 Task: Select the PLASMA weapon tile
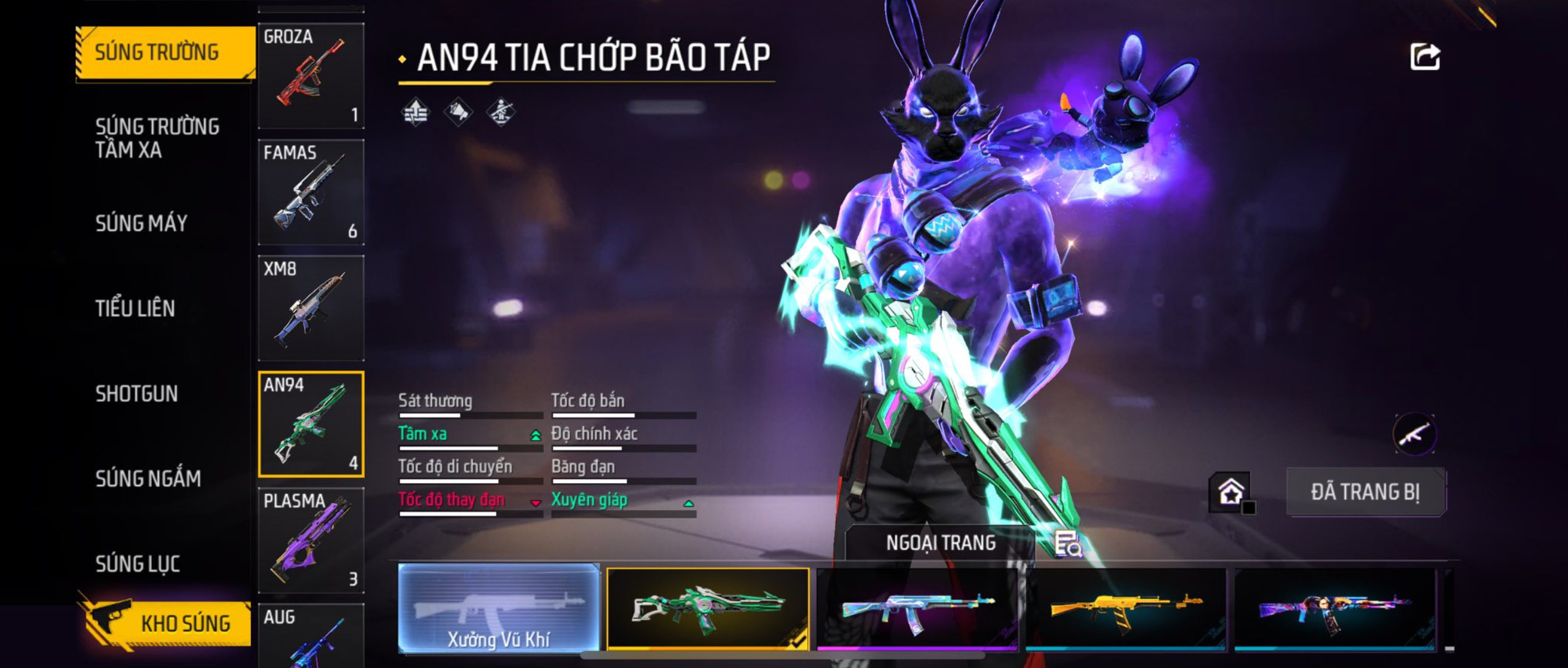tap(311, 540)
